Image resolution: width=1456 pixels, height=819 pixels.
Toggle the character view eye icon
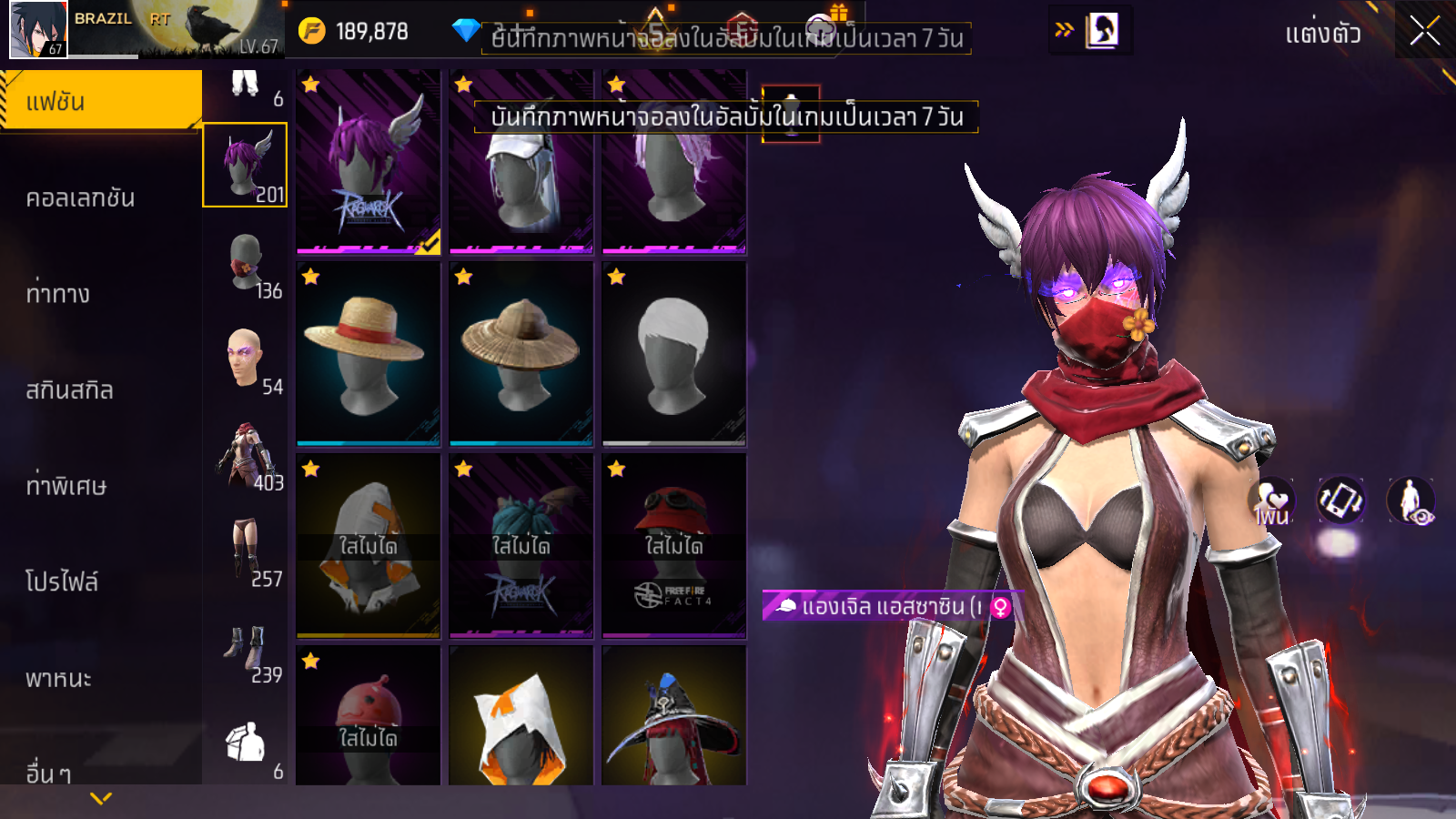click(x=1410, y=500)
